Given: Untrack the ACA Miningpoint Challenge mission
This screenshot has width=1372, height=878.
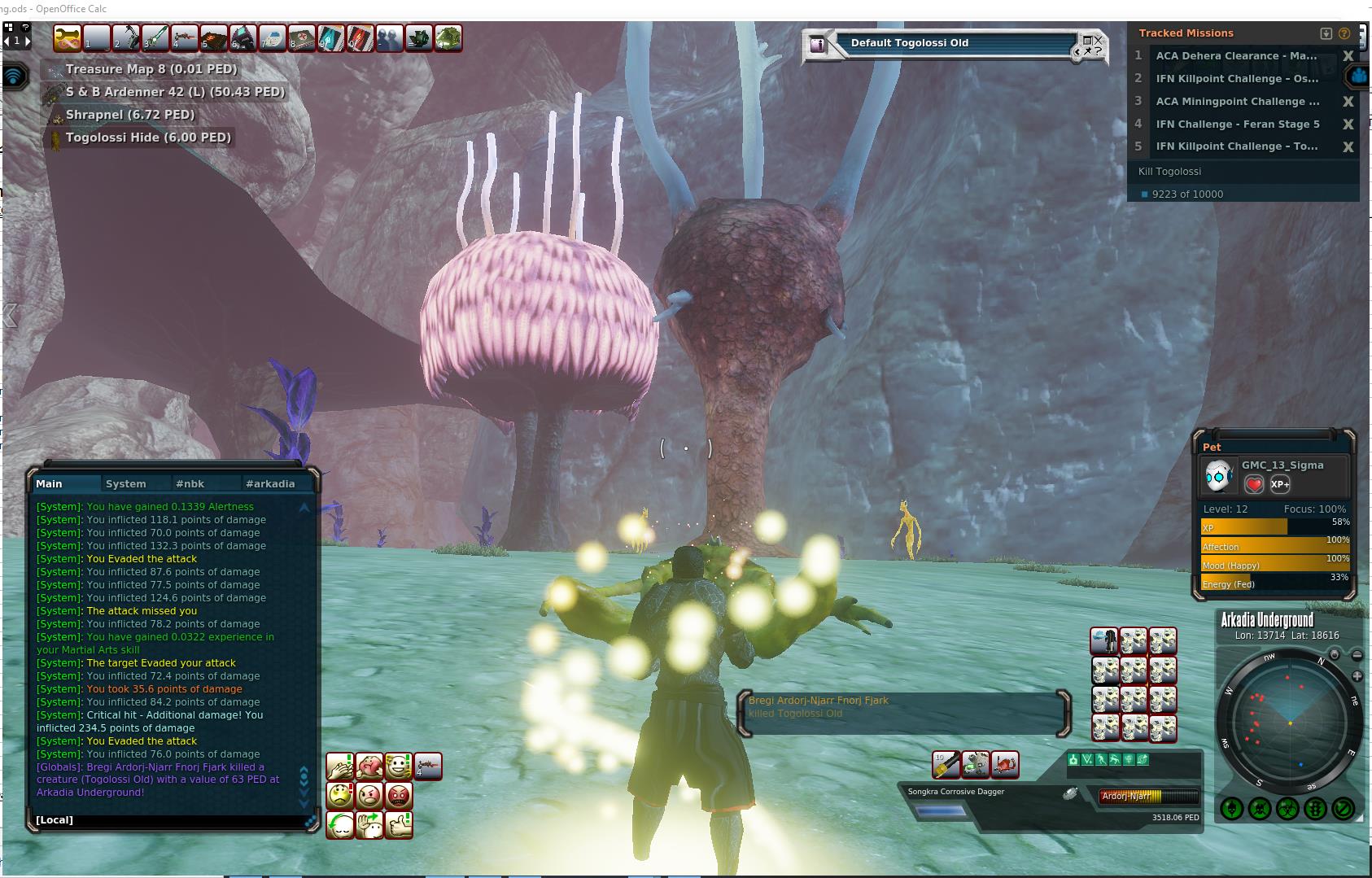Looking at the screenshot, I should pos(1348,102).
